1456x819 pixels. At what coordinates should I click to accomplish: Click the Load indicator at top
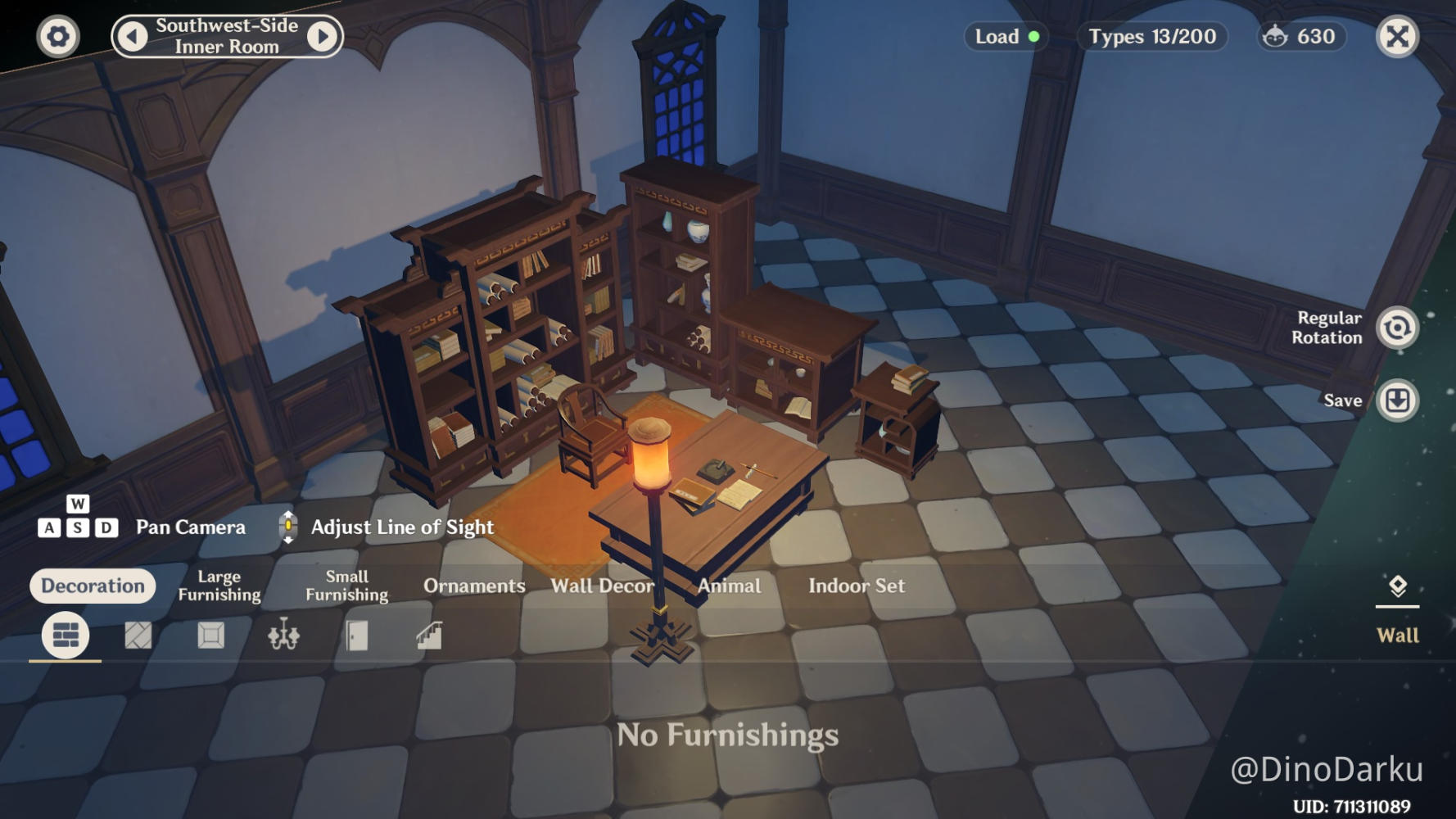point(1006,37)
